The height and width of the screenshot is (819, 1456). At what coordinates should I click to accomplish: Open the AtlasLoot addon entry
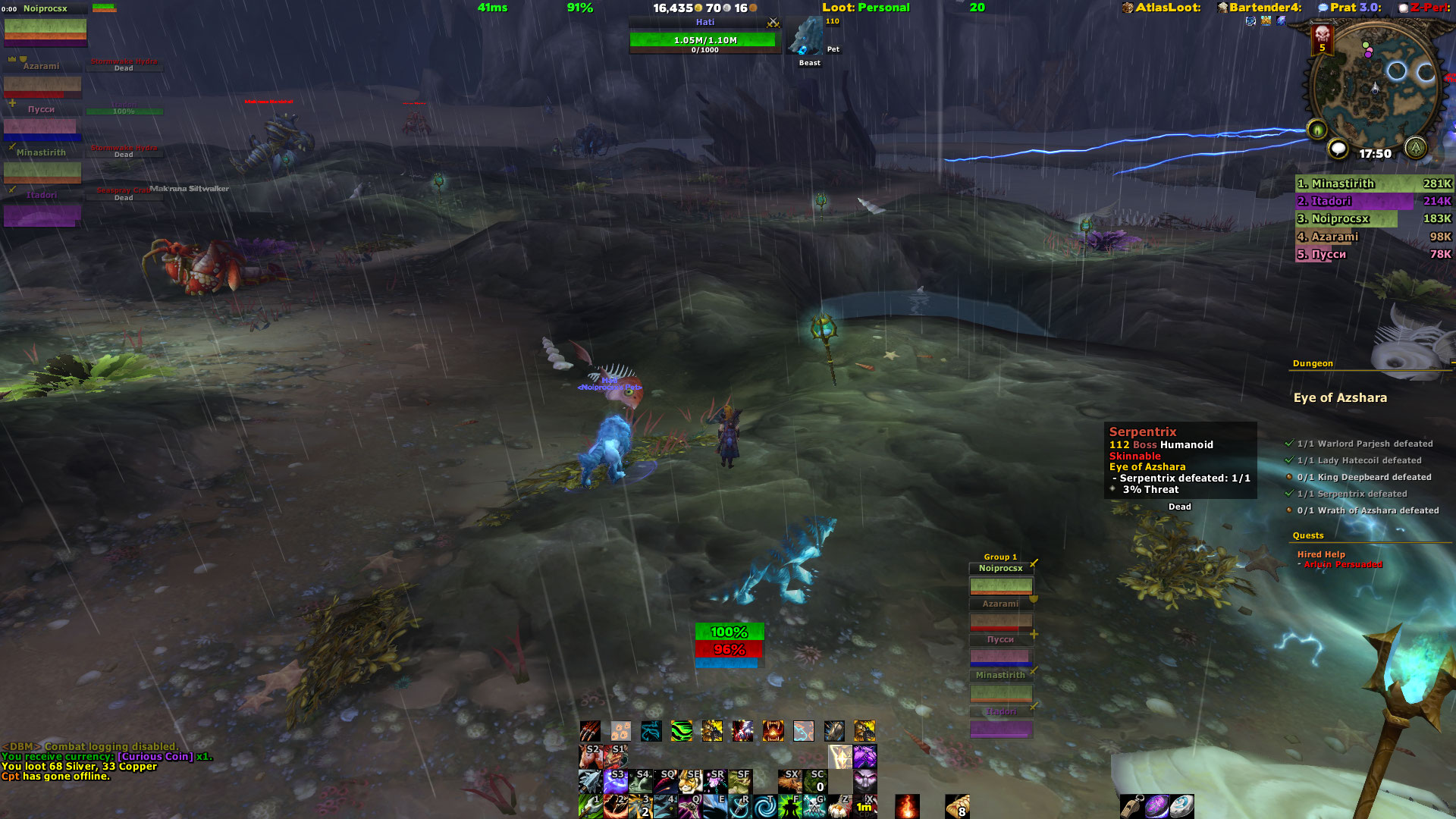click(x=1161, y=8)
